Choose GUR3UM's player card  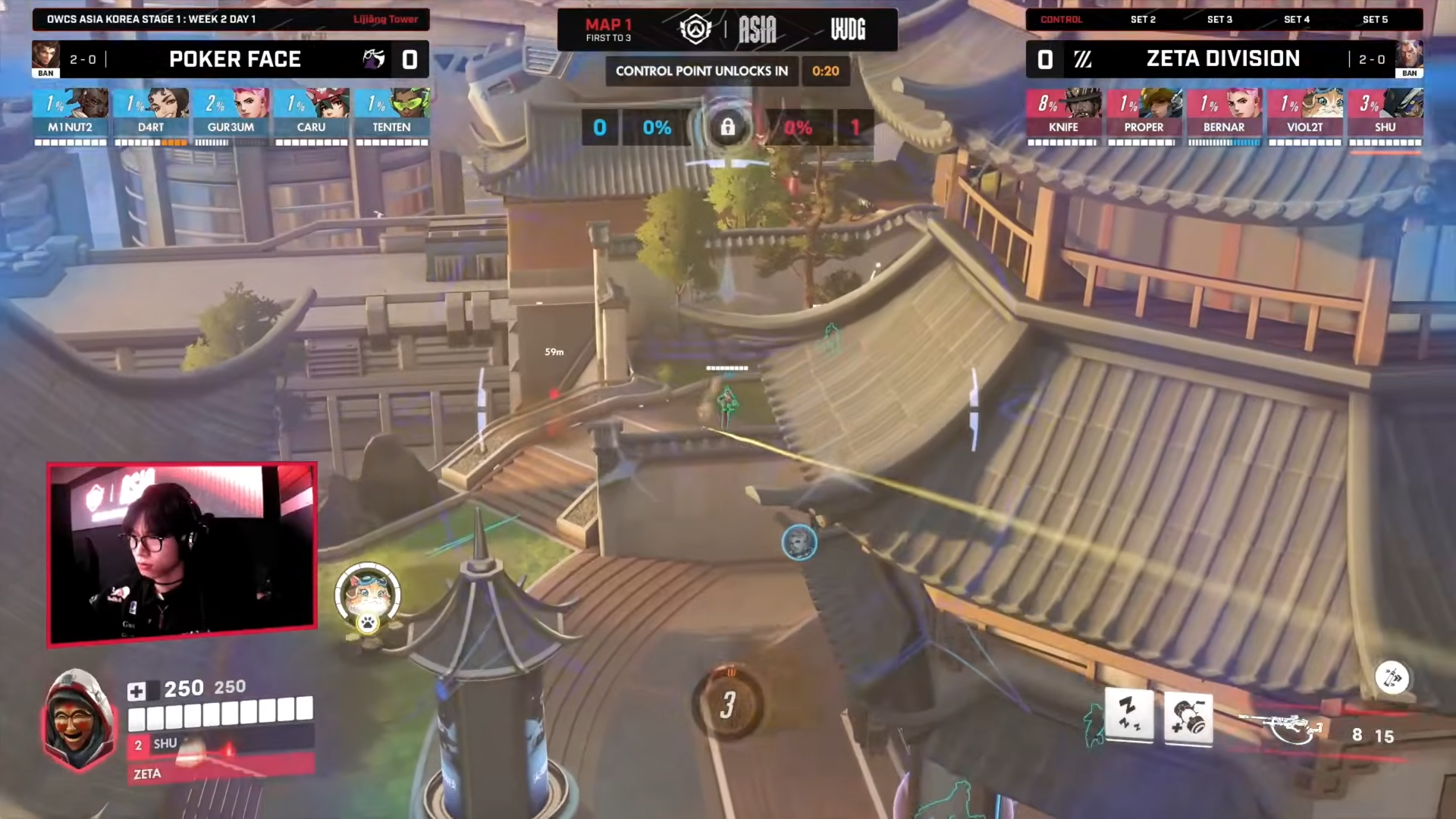(x=231, y=112)
